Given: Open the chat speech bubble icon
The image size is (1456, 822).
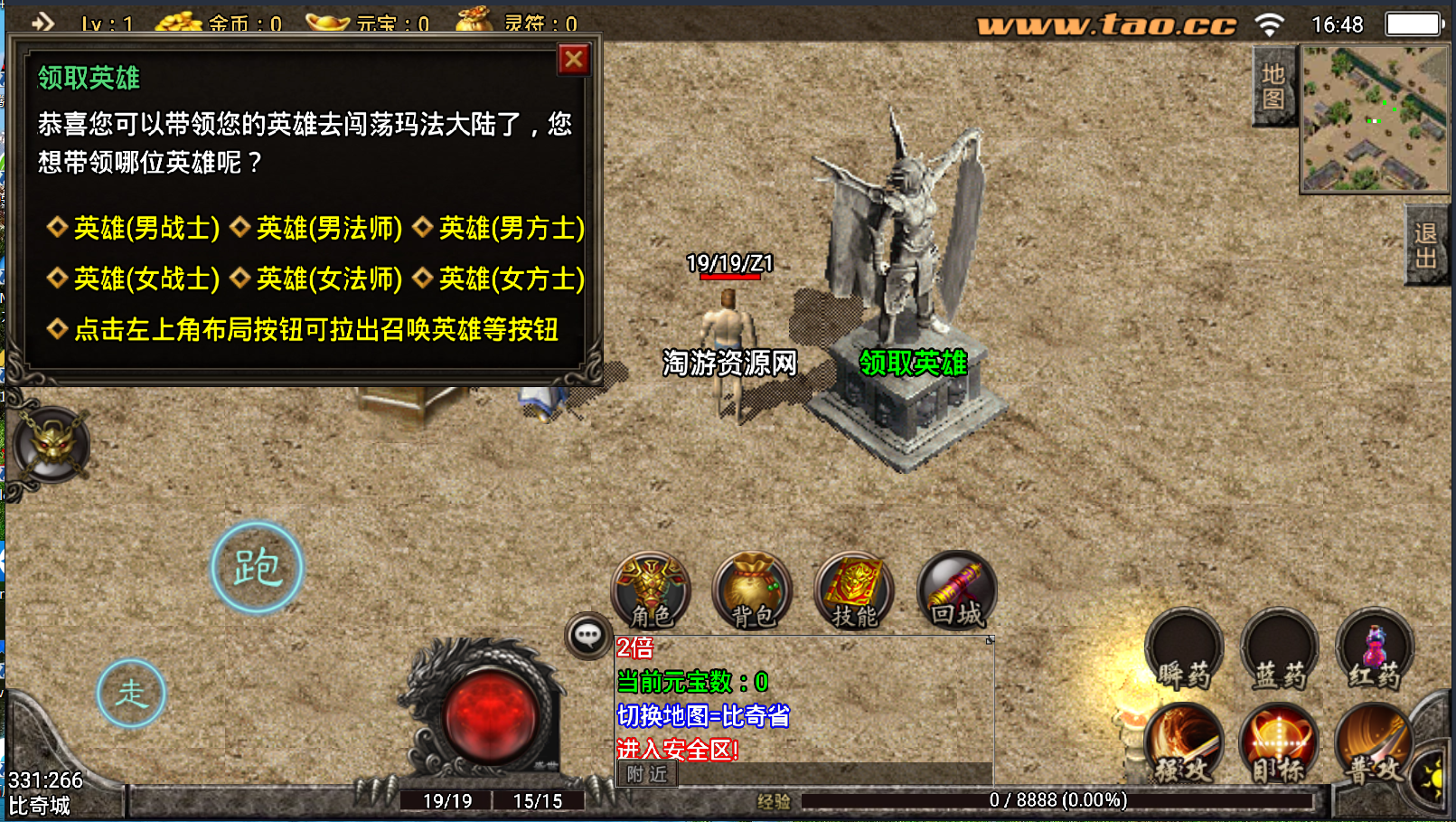Looking at the screenshot, I should tap(587, 636).
